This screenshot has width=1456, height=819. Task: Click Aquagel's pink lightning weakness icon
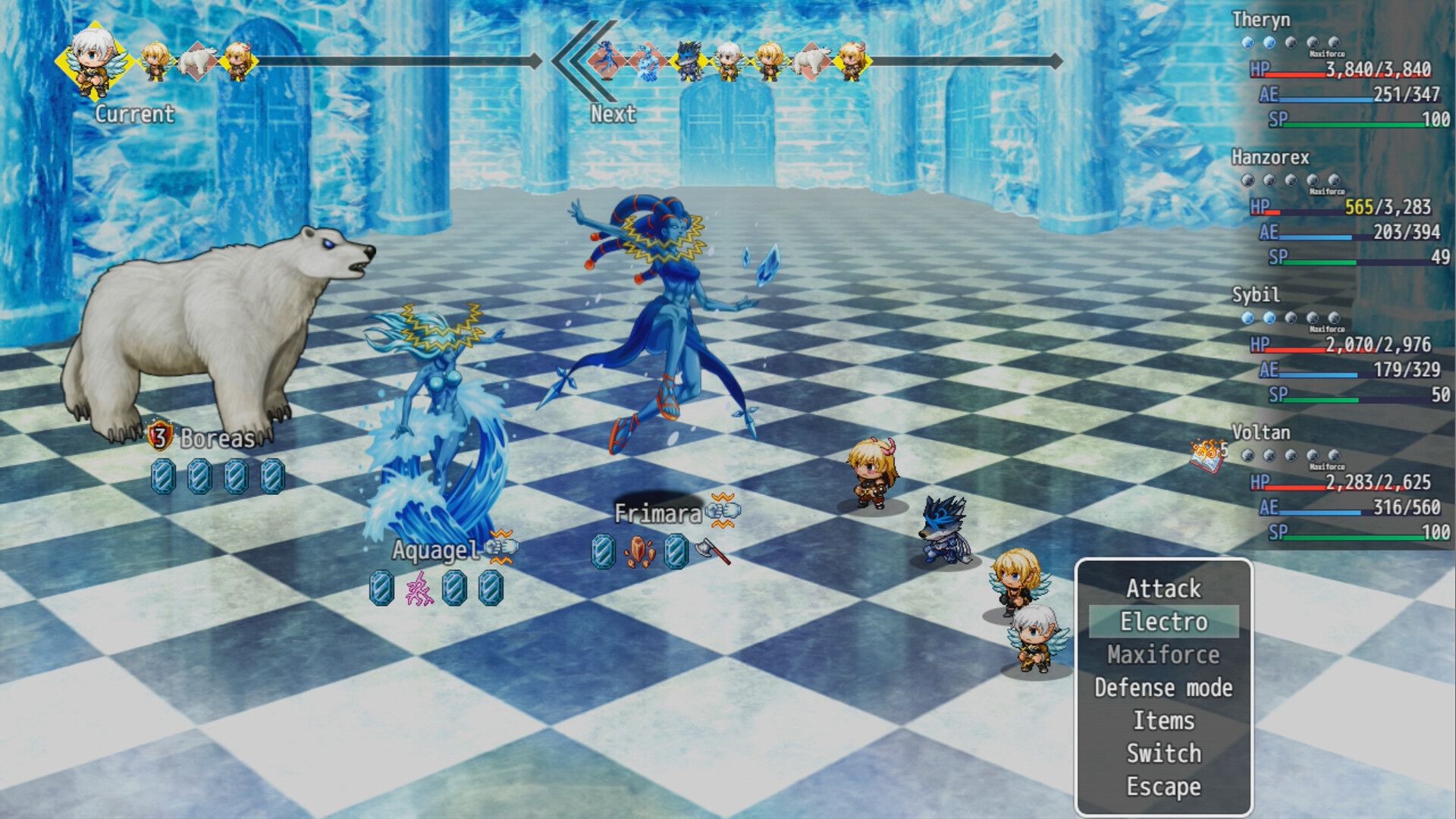[x=418, y=588]
